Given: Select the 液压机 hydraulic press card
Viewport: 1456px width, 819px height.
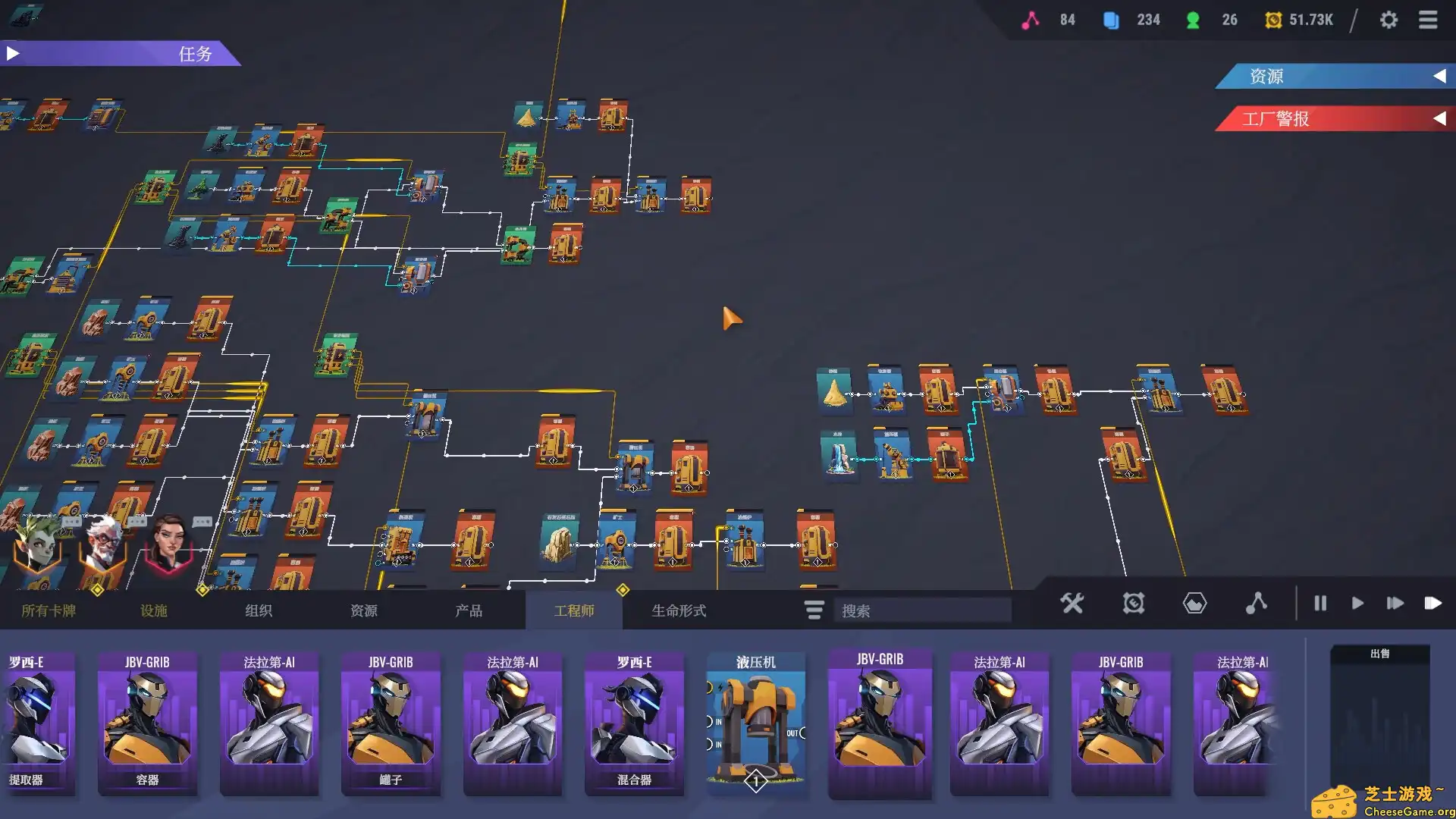Looking at the screenshot, I should (755, 720).
